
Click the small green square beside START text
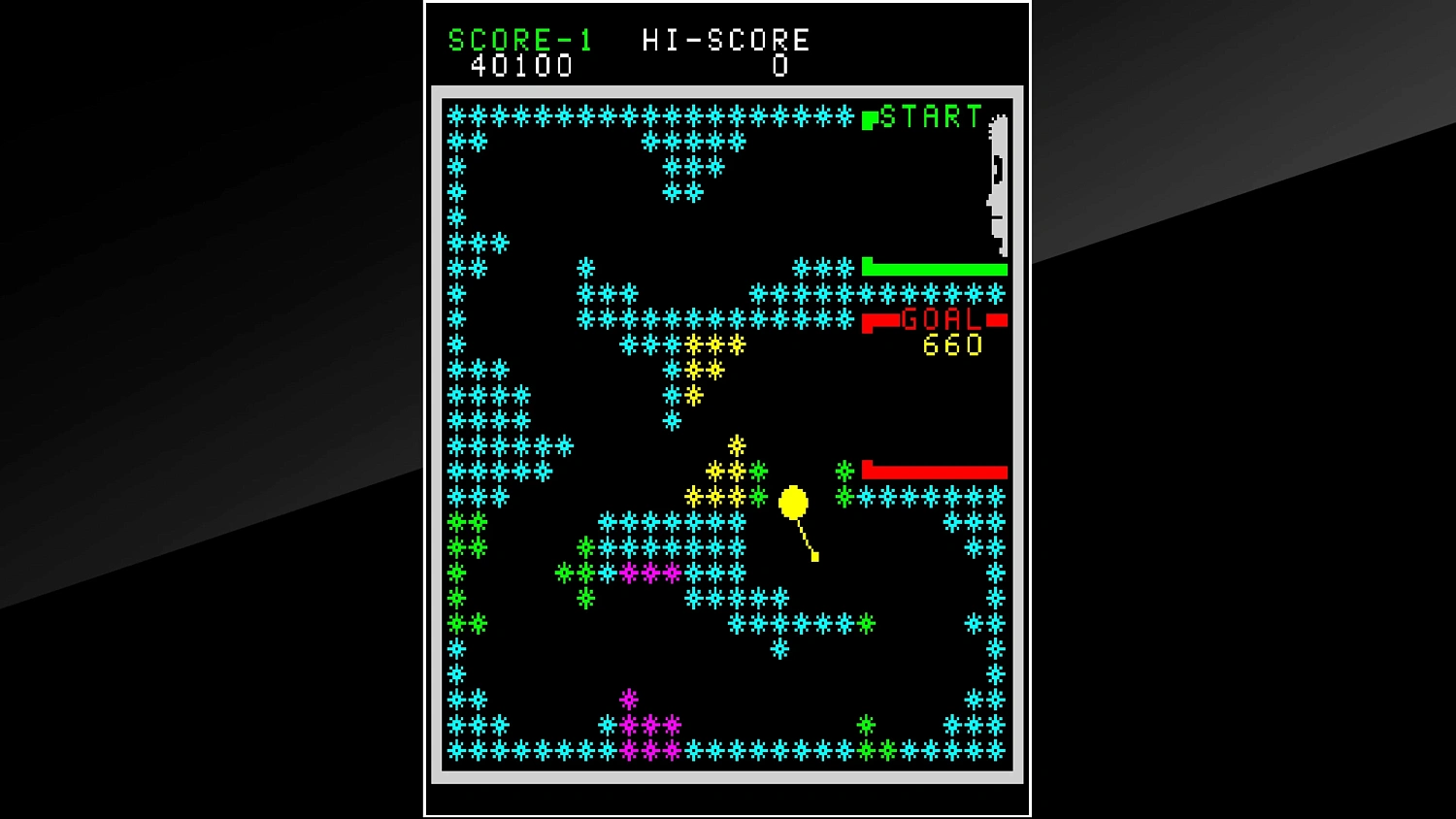(x=869, y=119)
